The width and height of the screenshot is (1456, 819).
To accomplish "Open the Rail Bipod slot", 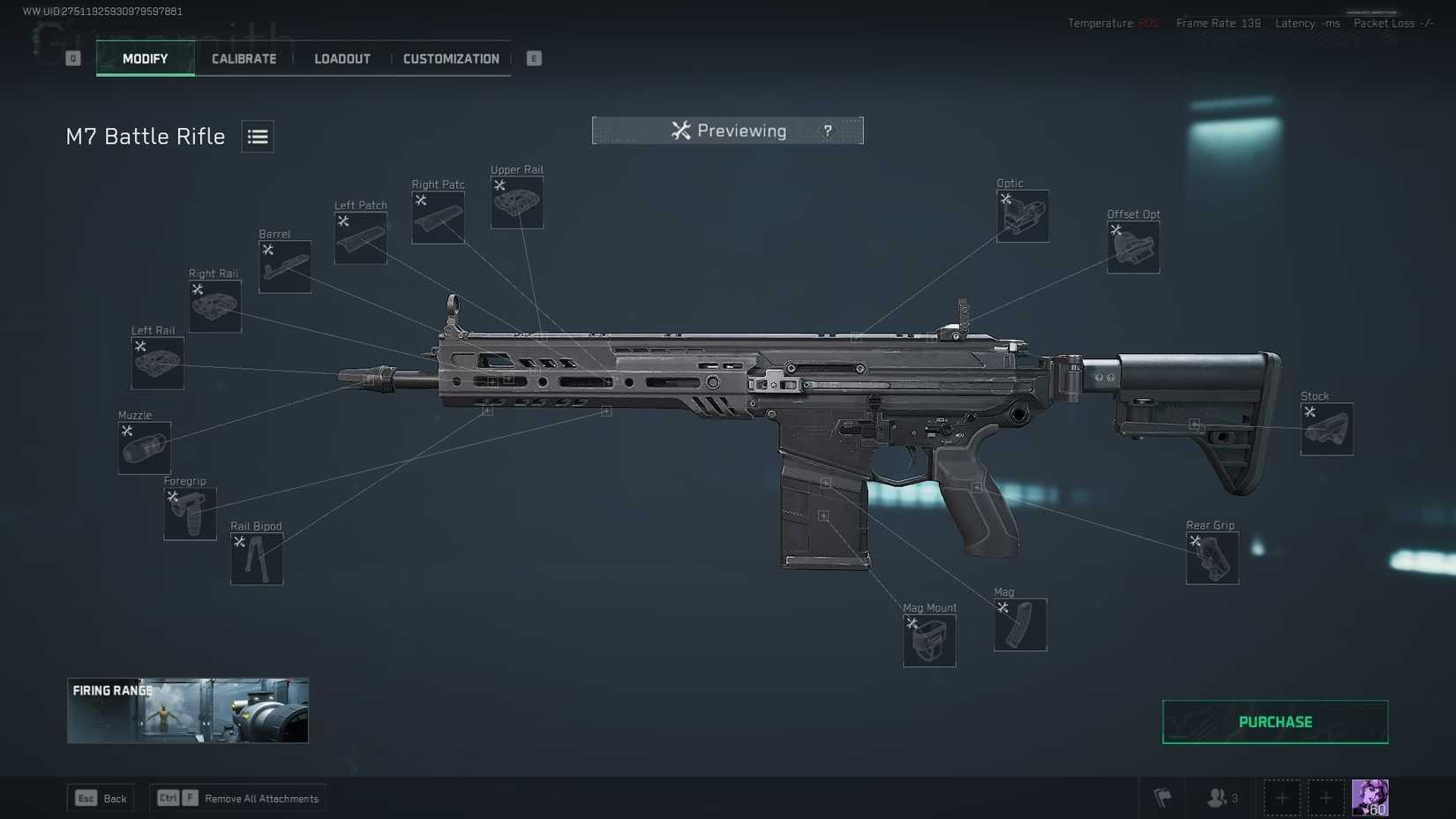I will click(x=256, y=559).
